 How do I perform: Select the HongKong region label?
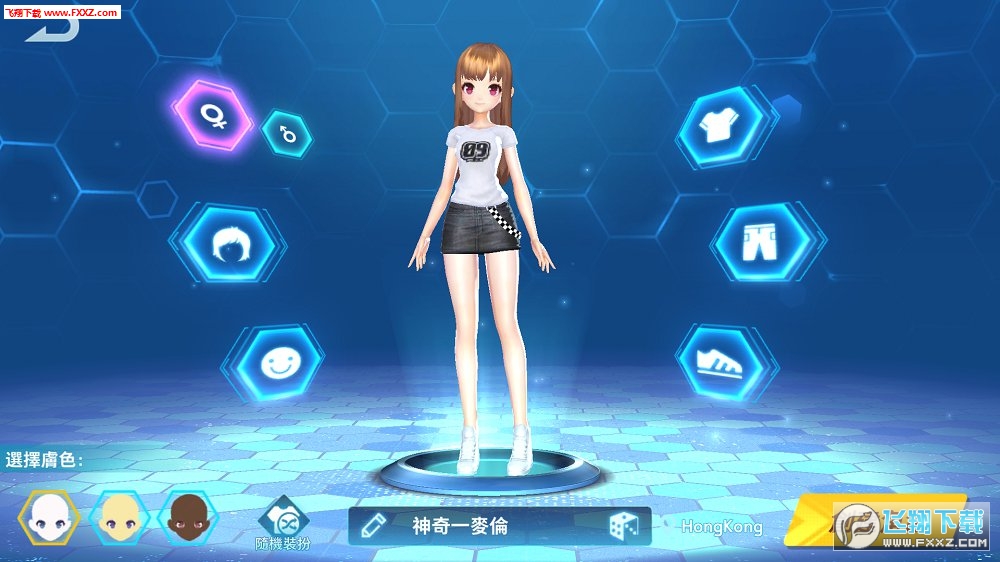click(x=722, y=527)
